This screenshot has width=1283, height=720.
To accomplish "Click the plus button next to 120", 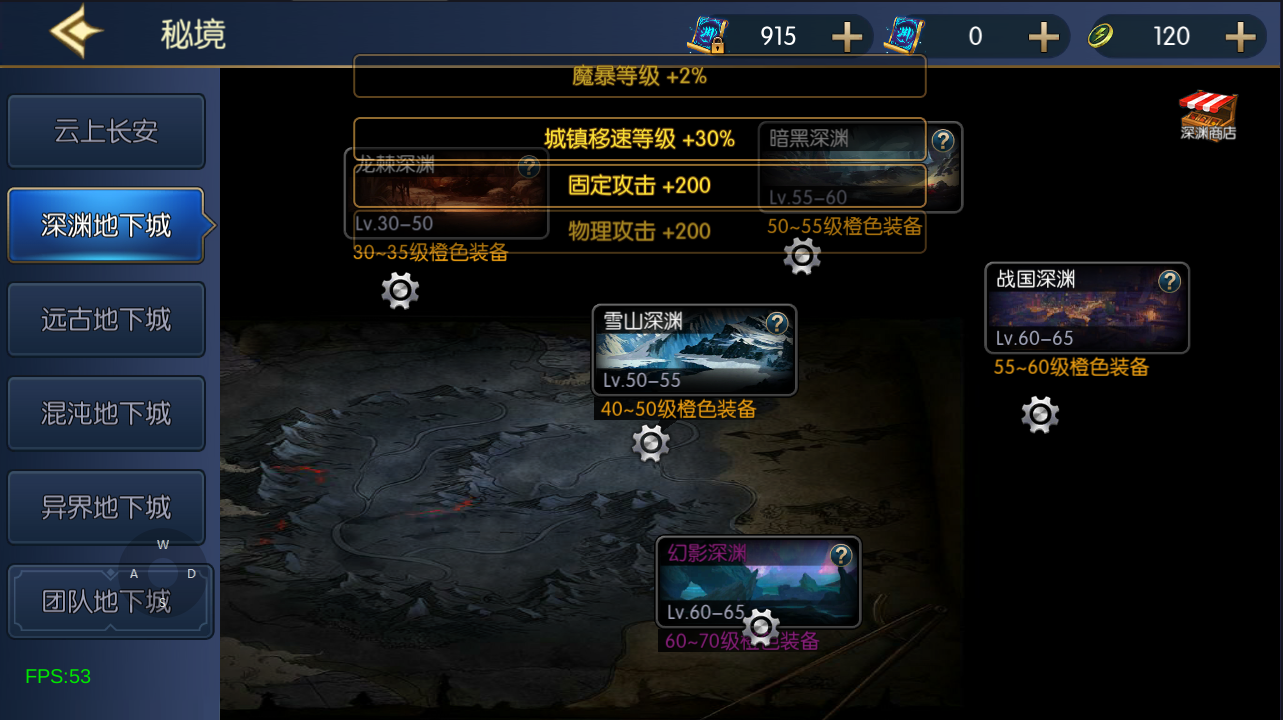I will 1243,35.
